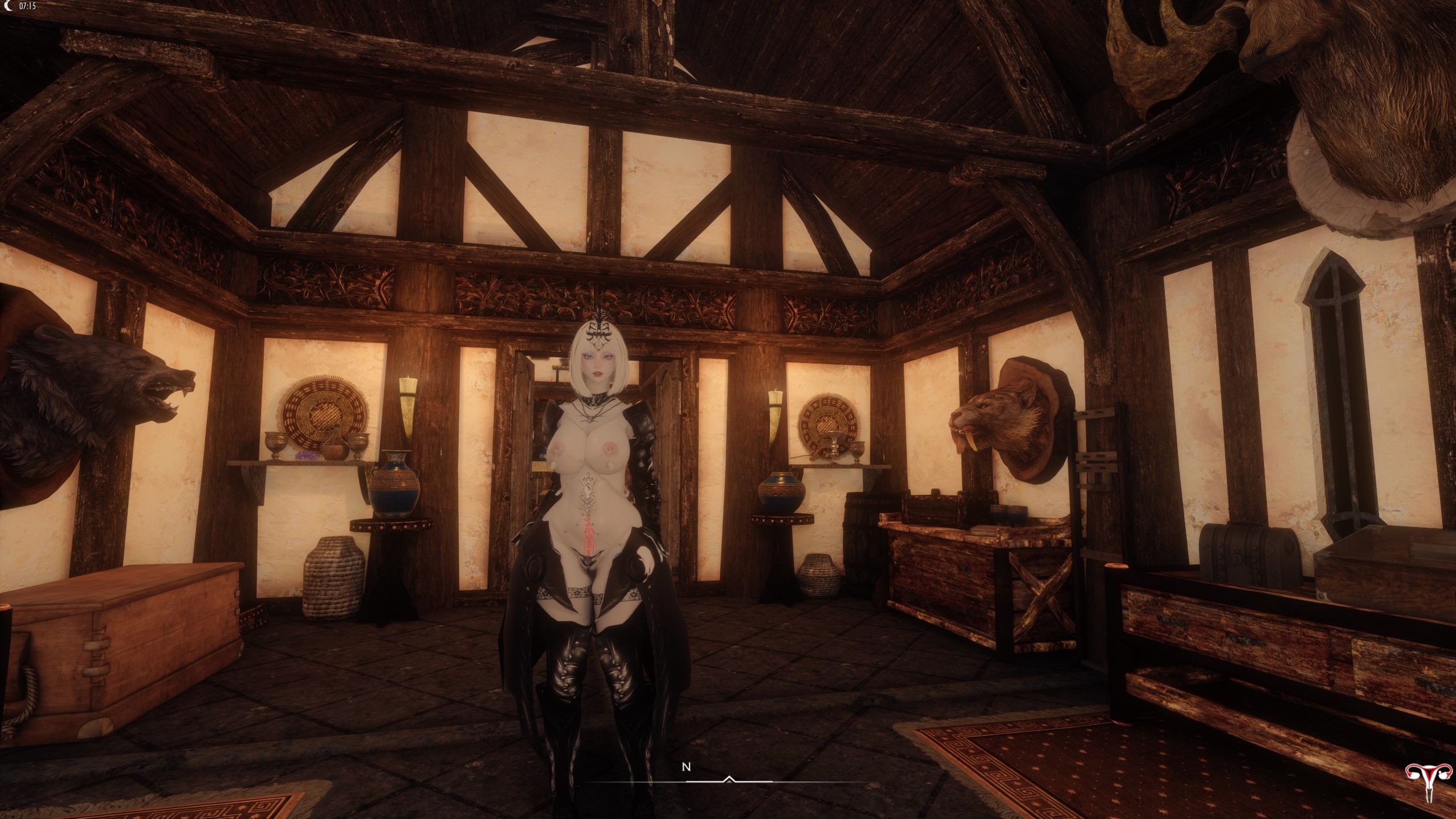Click the compass bar north marker
This screenshot has width=1456, height=819.
[x=686, y=767]
